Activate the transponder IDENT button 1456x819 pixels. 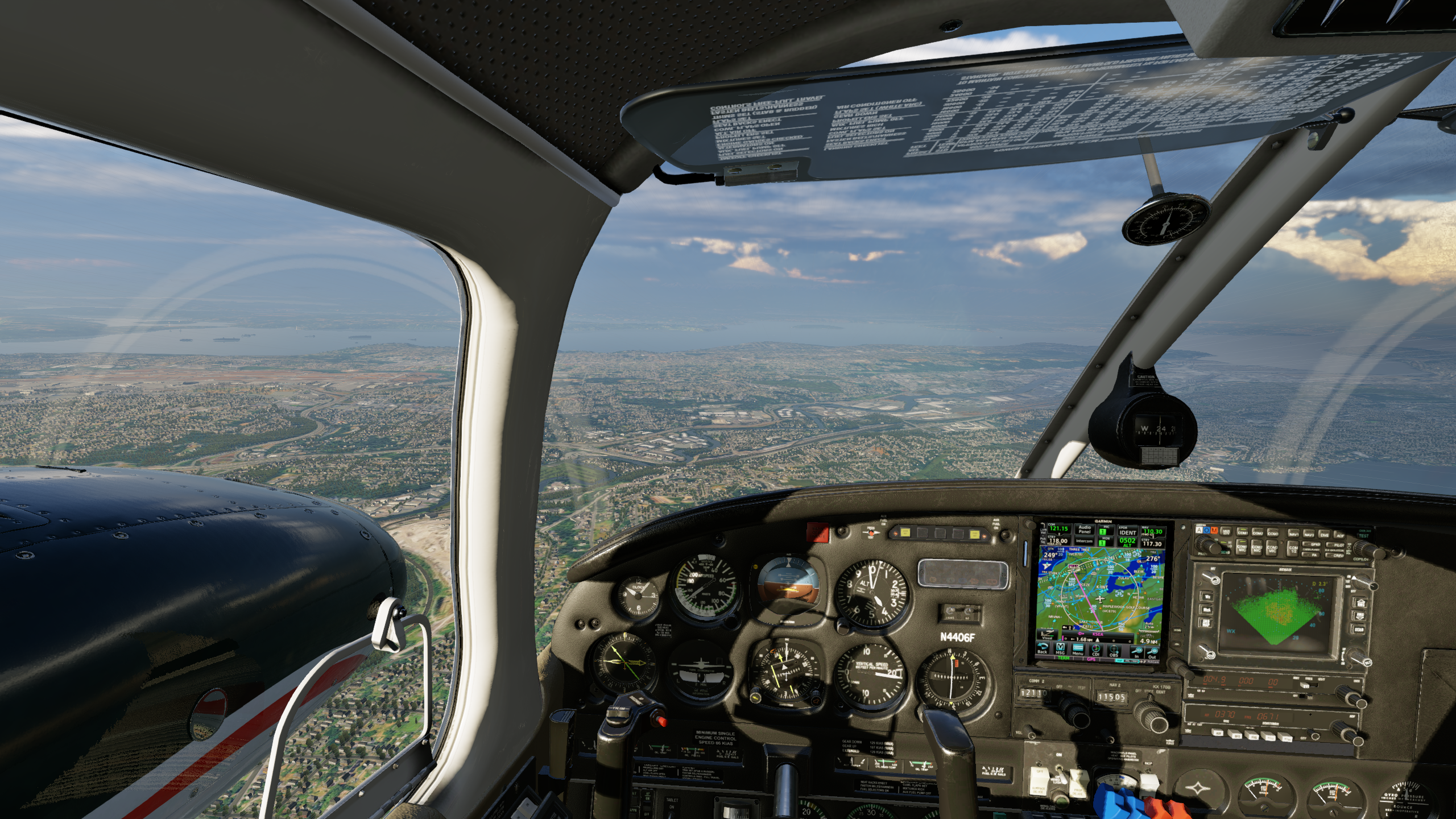pos(1128,532)
